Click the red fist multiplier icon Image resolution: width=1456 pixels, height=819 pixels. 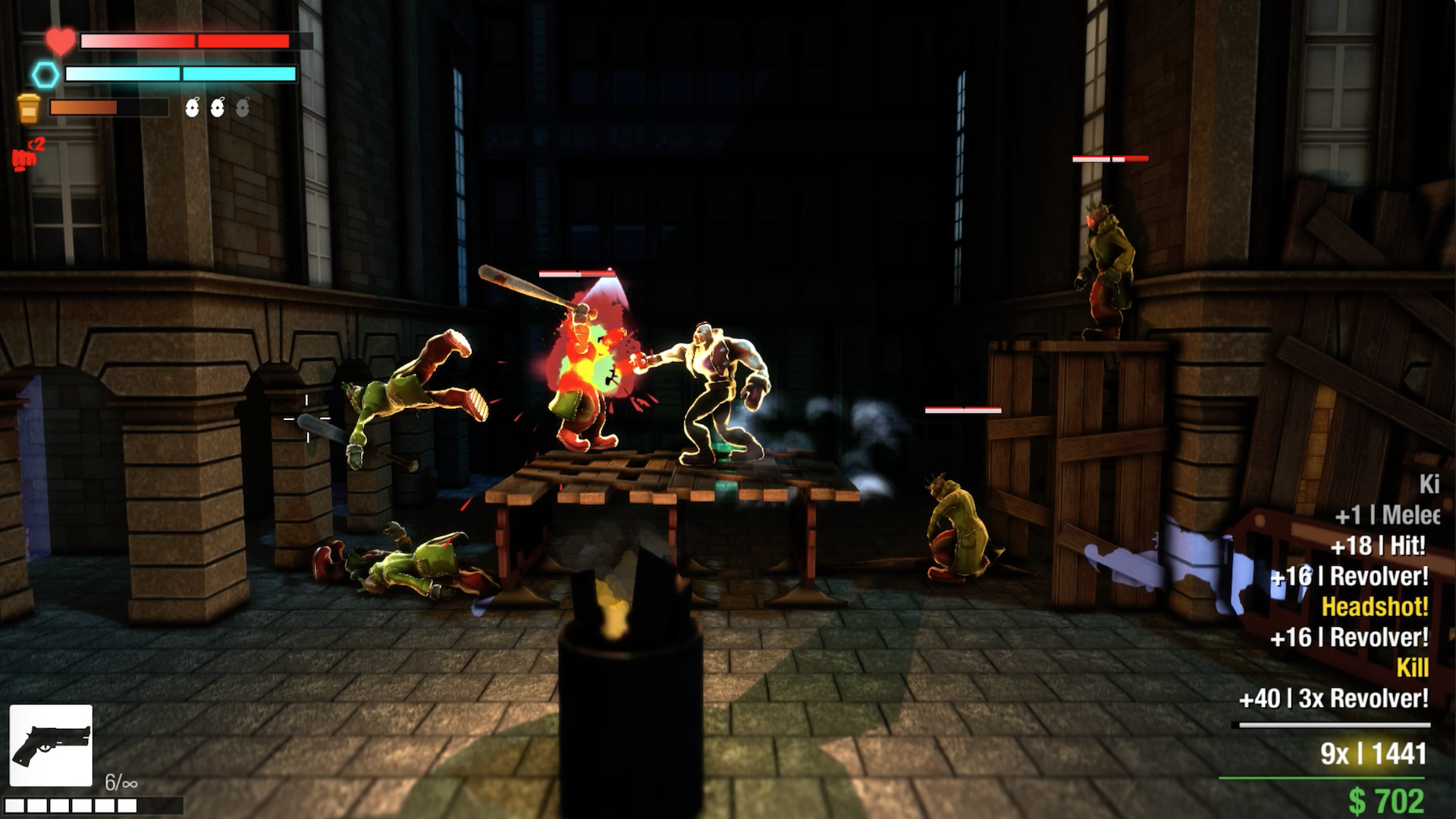tap(26, 156)
